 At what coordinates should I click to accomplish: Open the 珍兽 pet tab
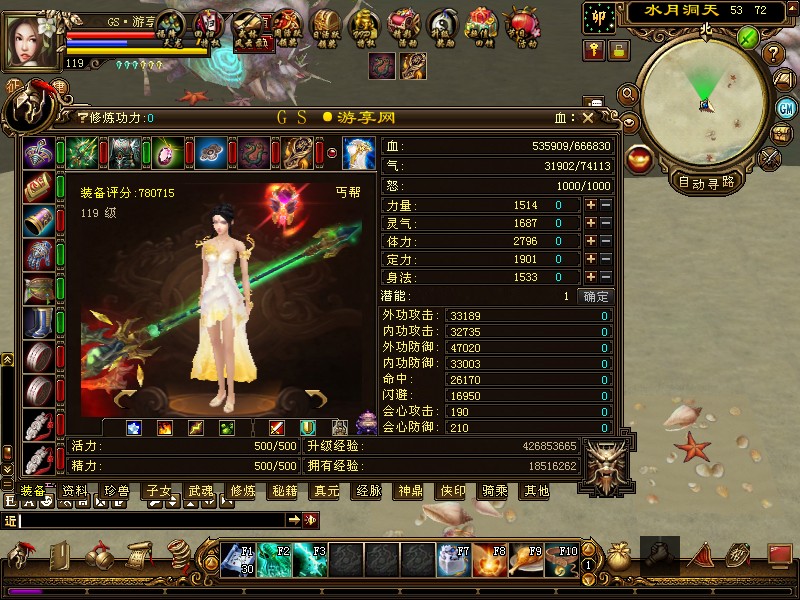click(x=116, y=491)
